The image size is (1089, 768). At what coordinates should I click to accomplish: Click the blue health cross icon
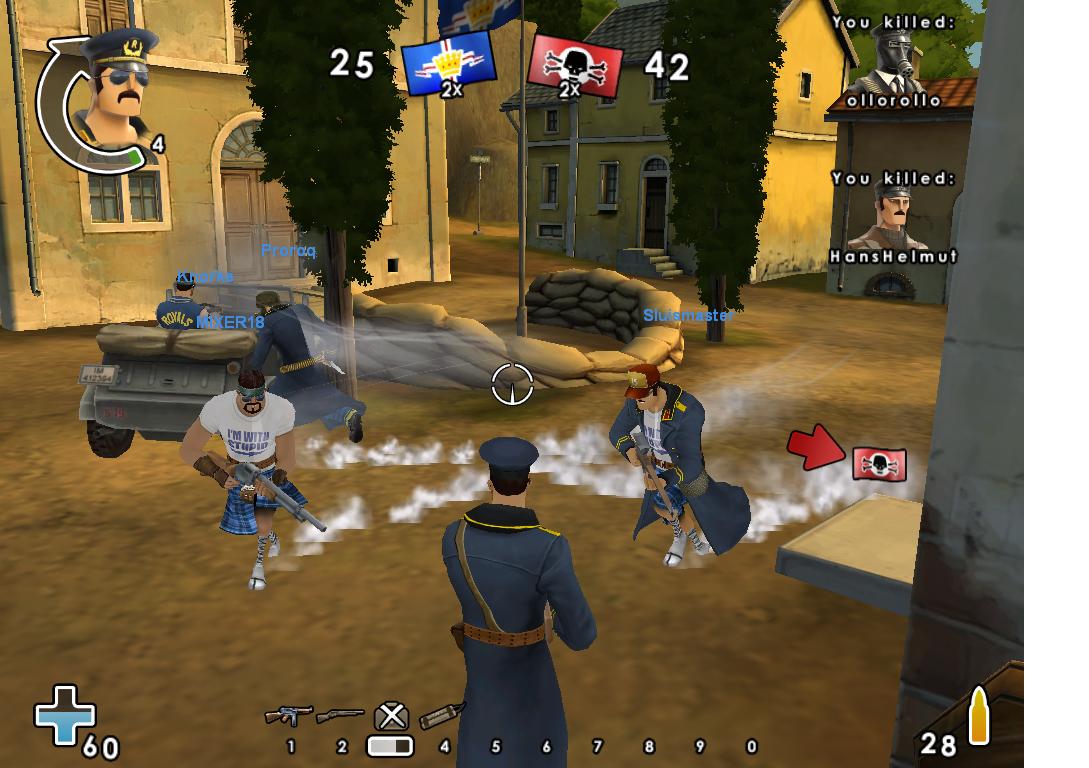pyautogui.click(x=65, y=714)
